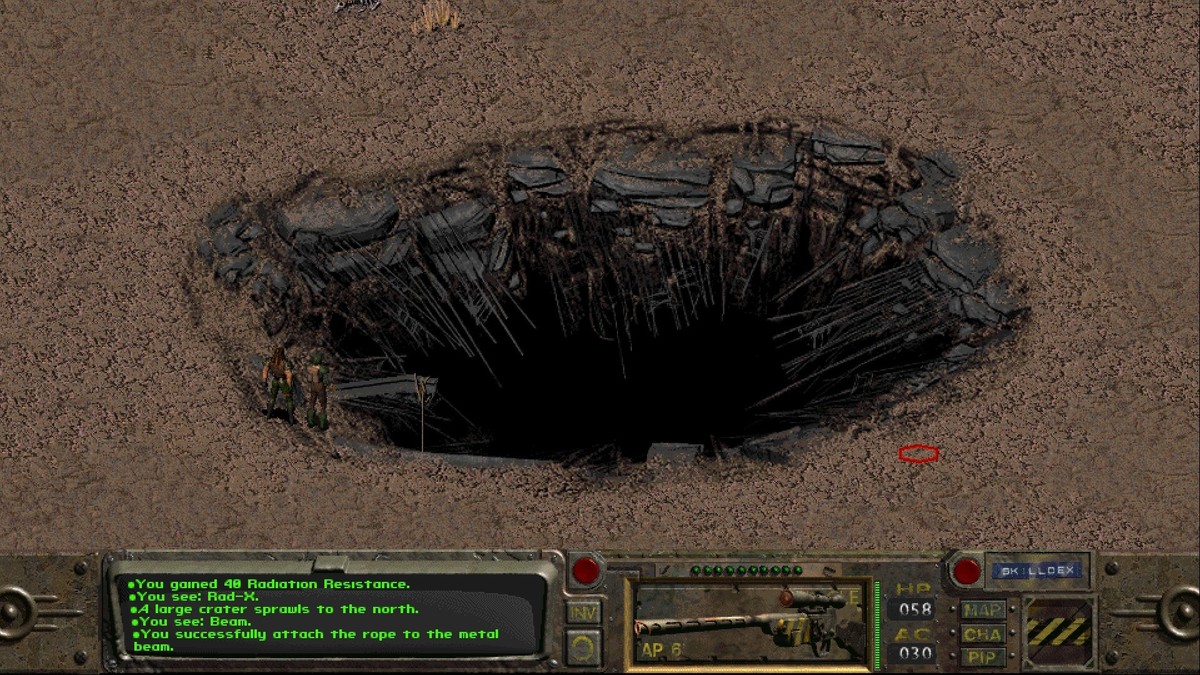Open the inventory with the INV button
1200x675 pixels.
[x=584, y=610]
